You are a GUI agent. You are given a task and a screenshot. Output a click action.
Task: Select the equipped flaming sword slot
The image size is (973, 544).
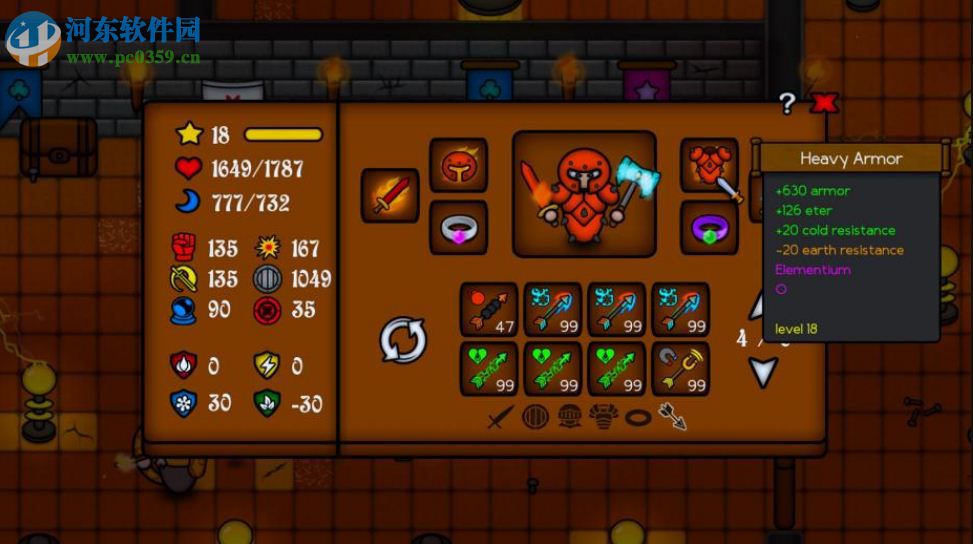[389, 195]
